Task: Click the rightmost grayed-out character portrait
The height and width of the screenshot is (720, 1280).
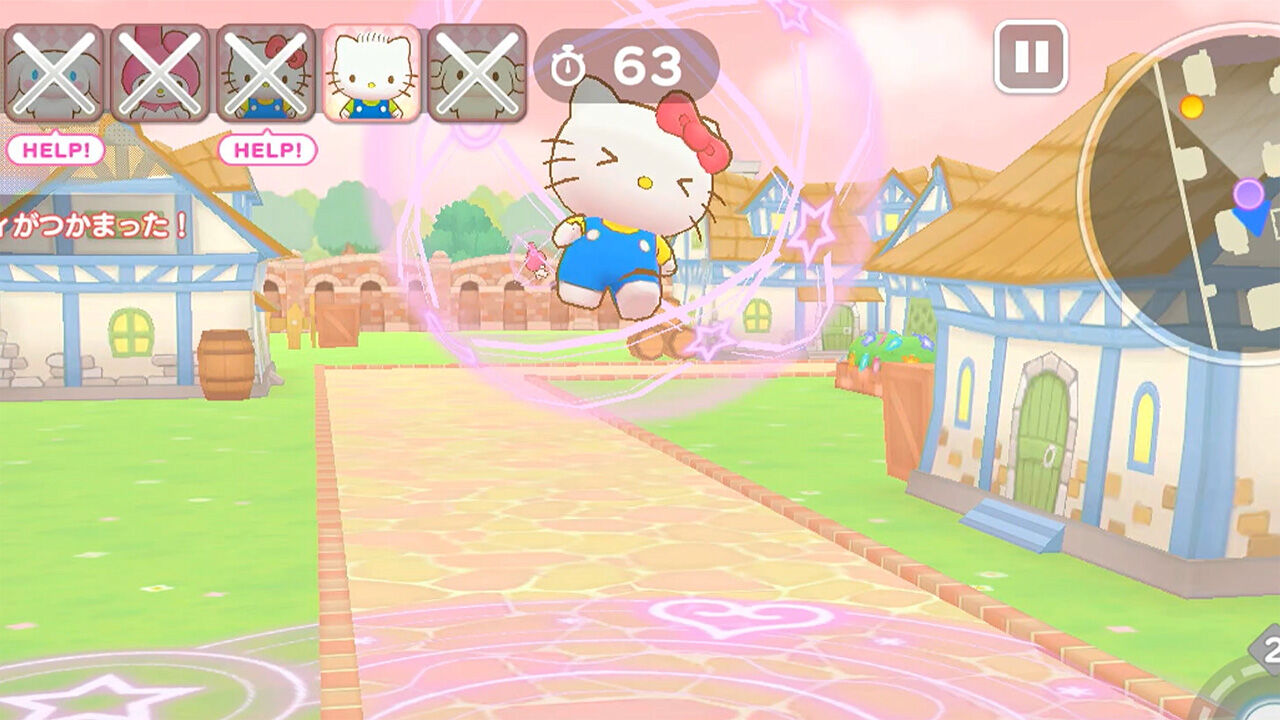Action: (477, 72)
